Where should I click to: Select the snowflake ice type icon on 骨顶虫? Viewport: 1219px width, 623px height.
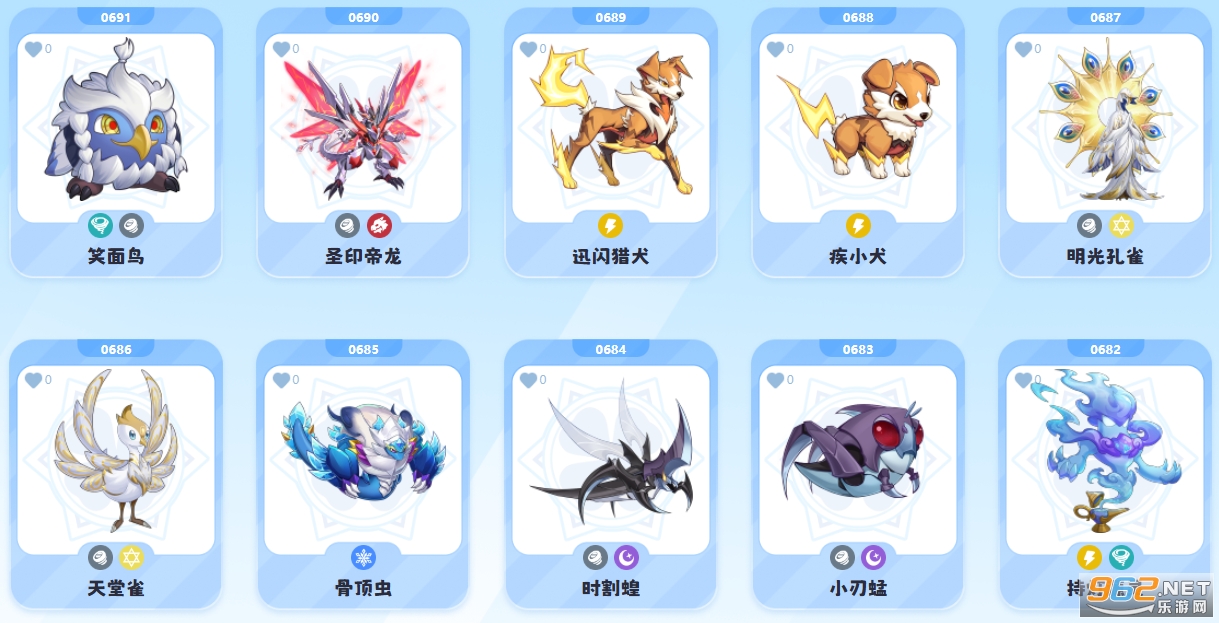coord(363,557)
